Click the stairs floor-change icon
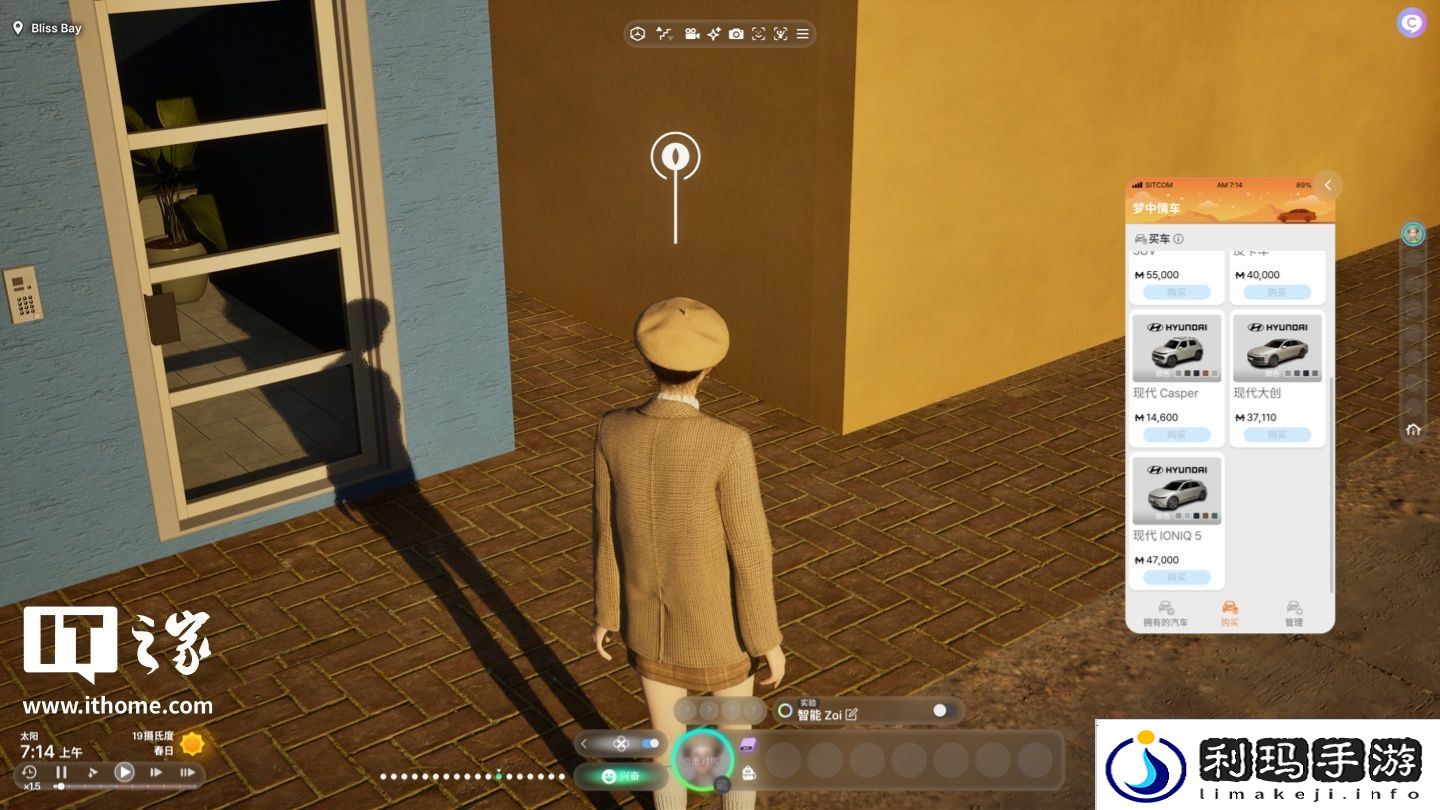 (664, 34)
